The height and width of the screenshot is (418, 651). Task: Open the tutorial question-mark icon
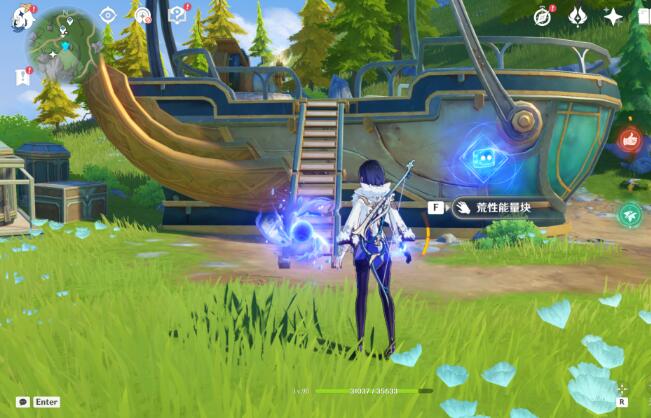pos(178,16)
